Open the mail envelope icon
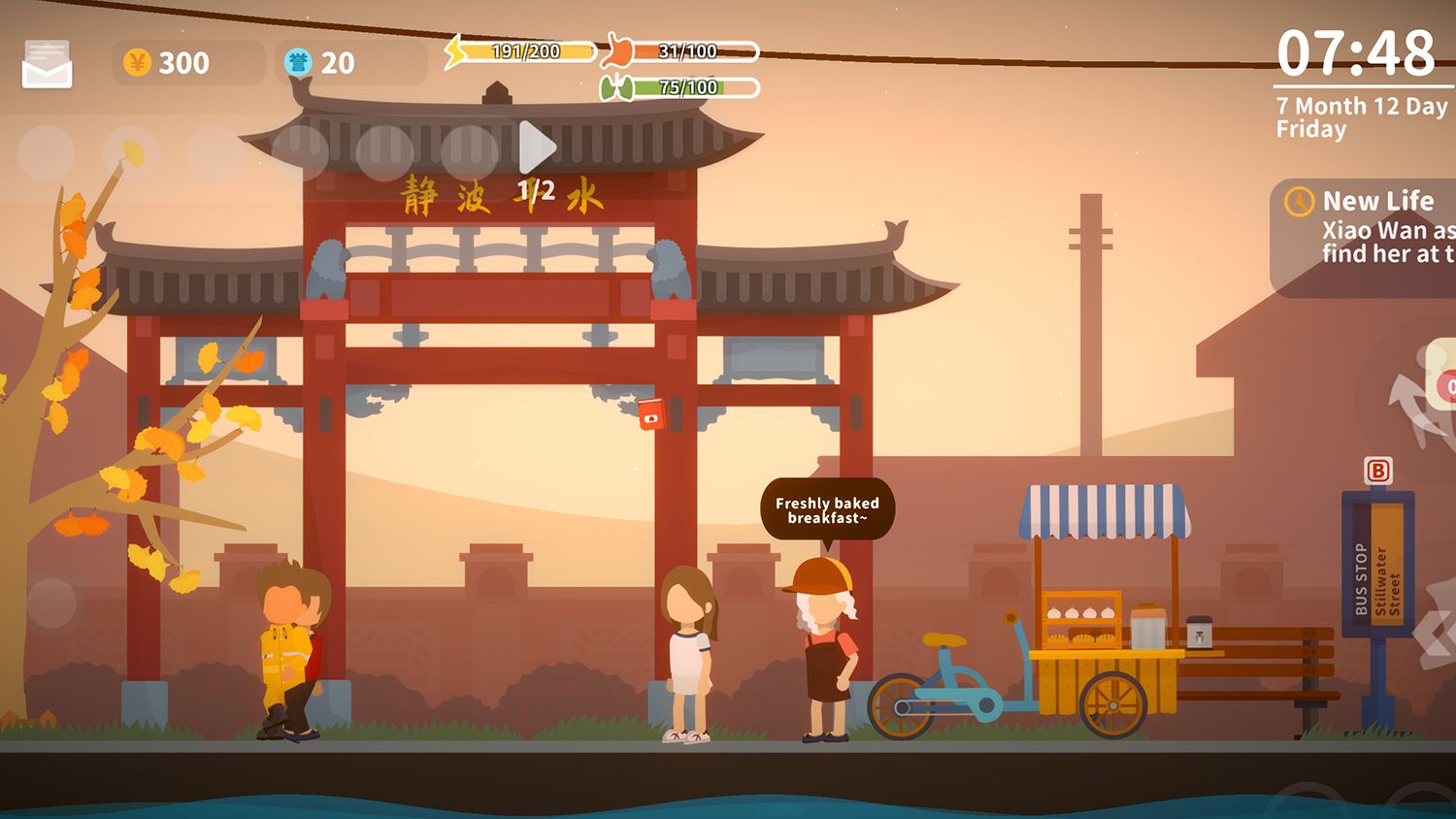The image size is (1456, 819). coord(48,63)
